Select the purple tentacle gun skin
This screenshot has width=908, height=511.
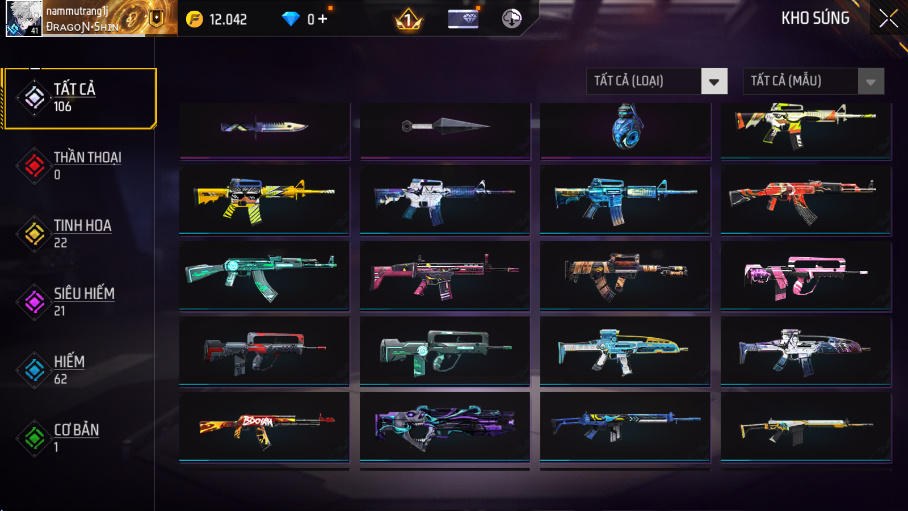[445, 426]
